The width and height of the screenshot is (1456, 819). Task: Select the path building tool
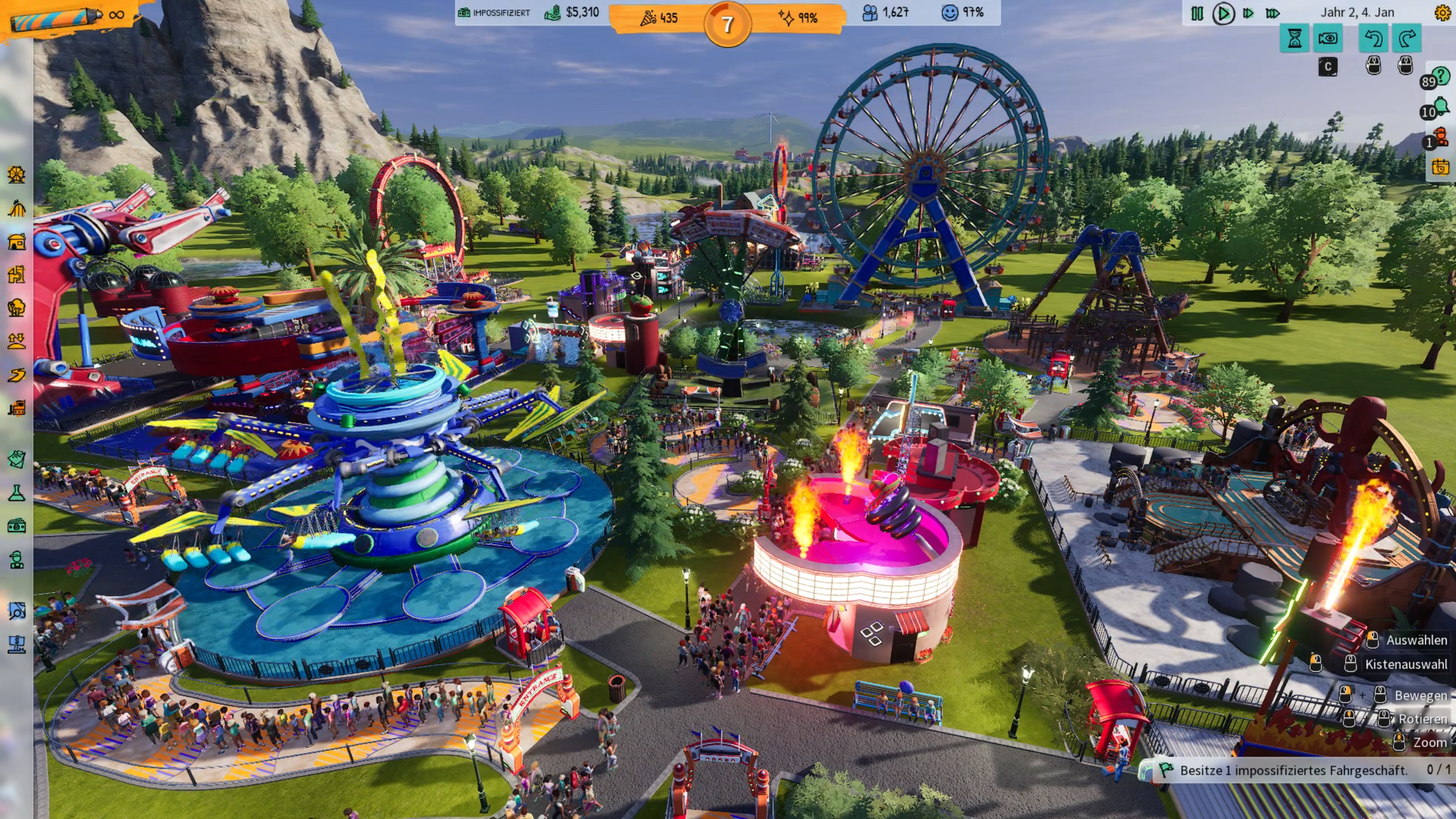(x=16, y=375)
